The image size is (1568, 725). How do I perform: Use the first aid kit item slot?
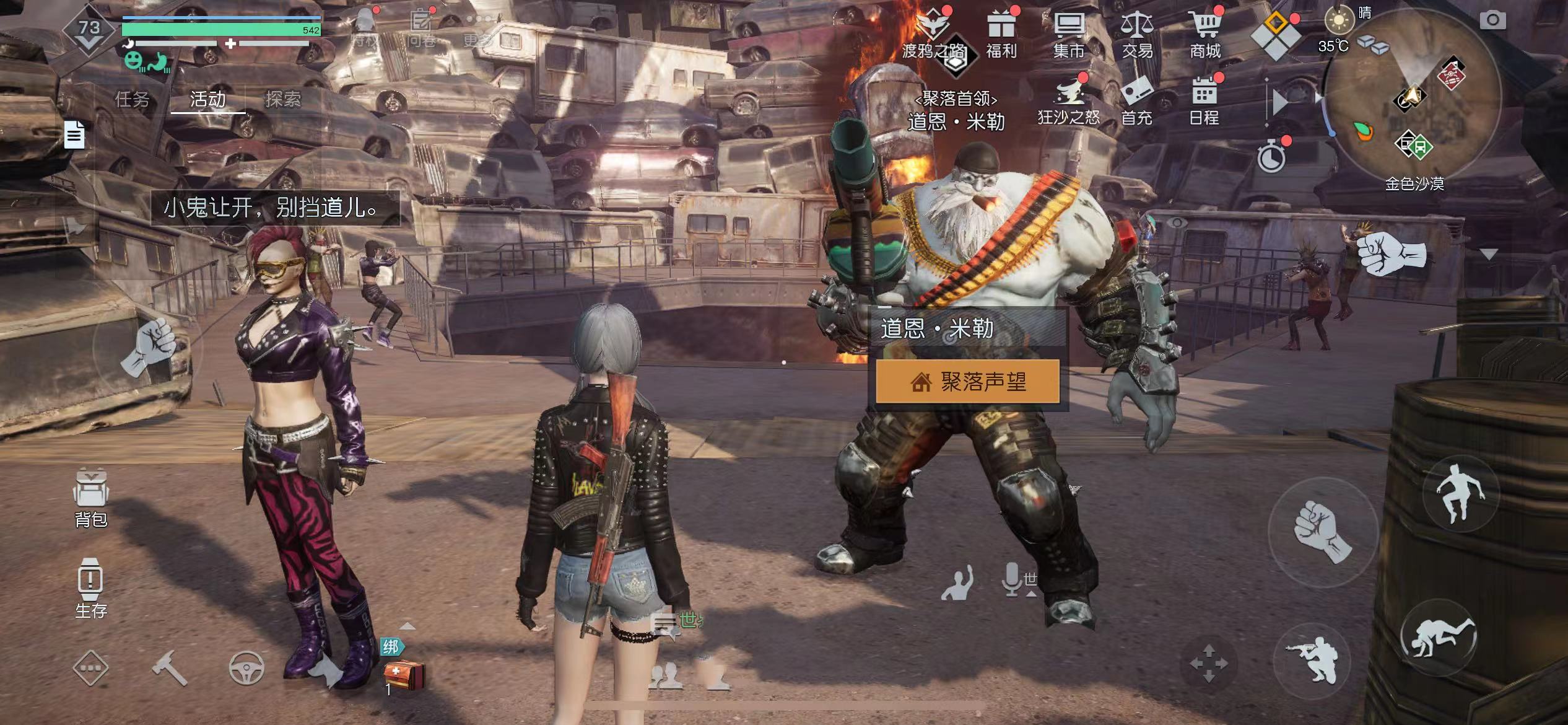coord(403,674)
